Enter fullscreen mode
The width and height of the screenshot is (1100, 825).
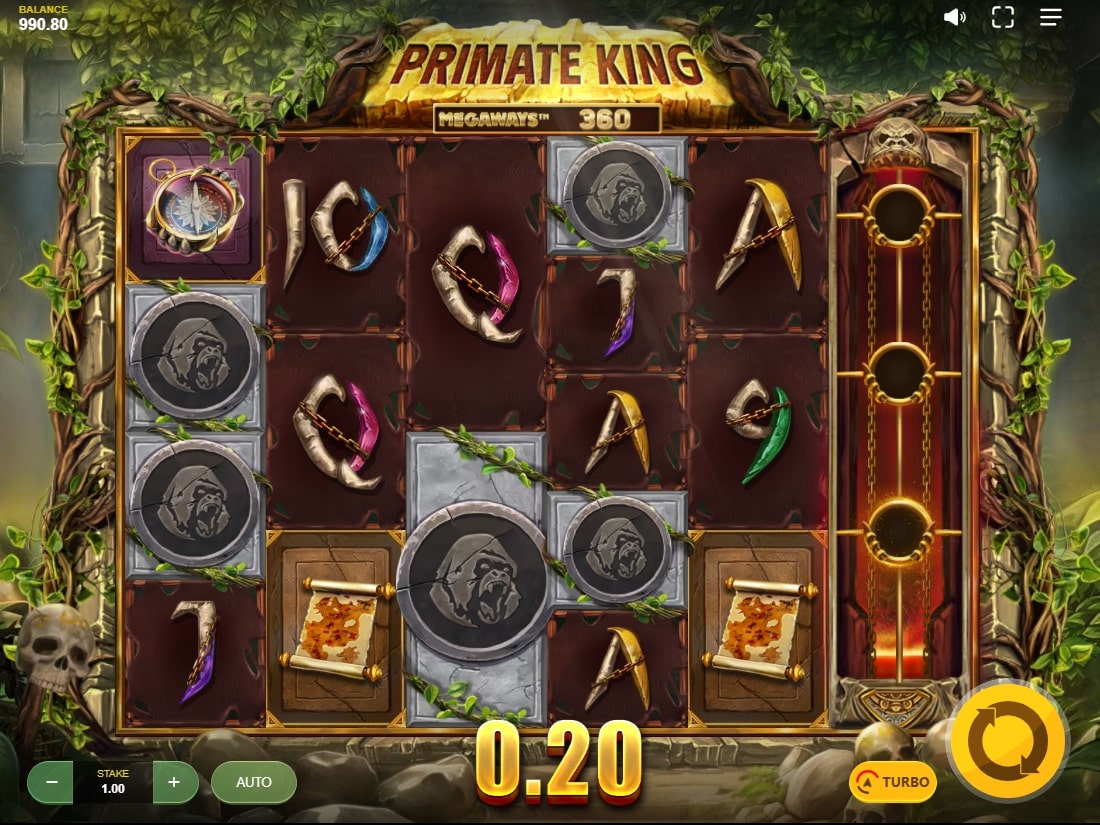click(1003, 17)
